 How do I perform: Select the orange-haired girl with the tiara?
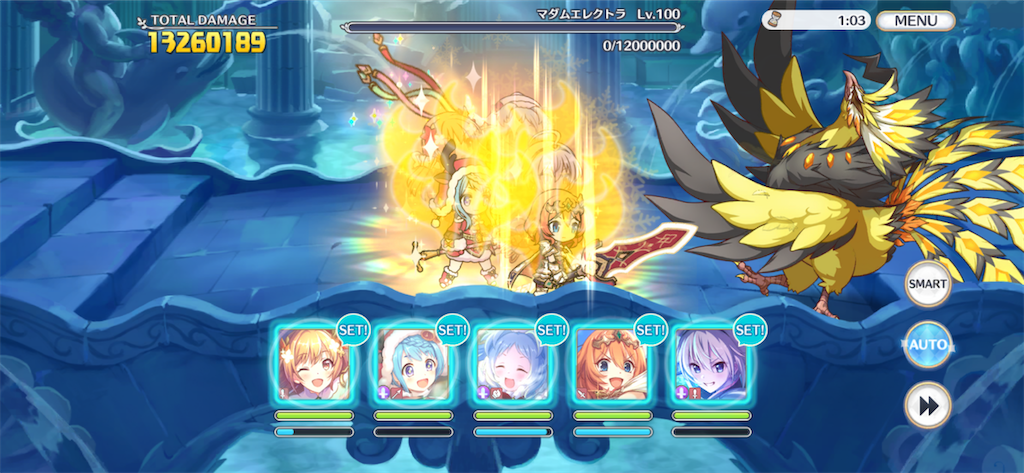point(611,364)
